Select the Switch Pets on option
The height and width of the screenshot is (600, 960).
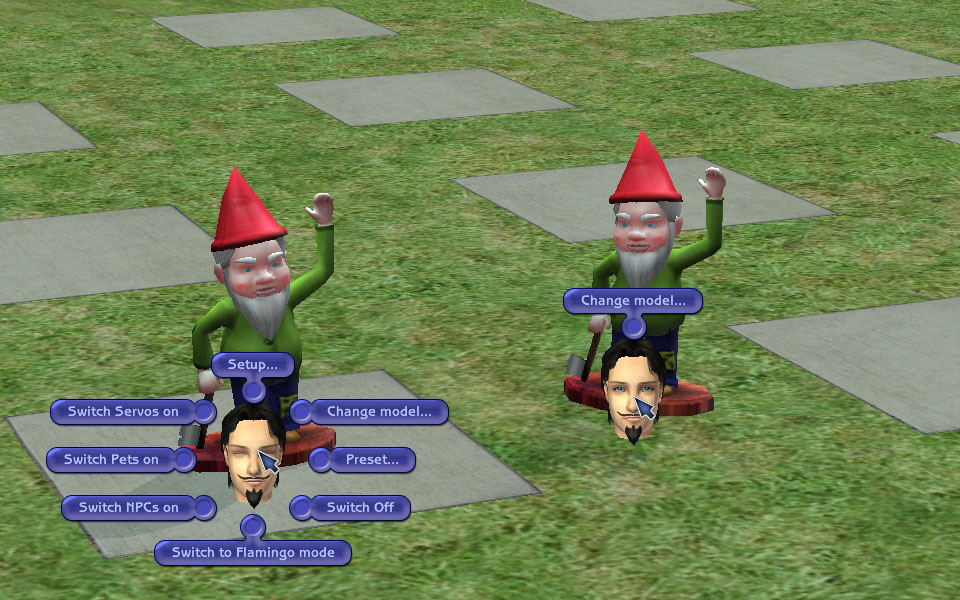point(111,460)
